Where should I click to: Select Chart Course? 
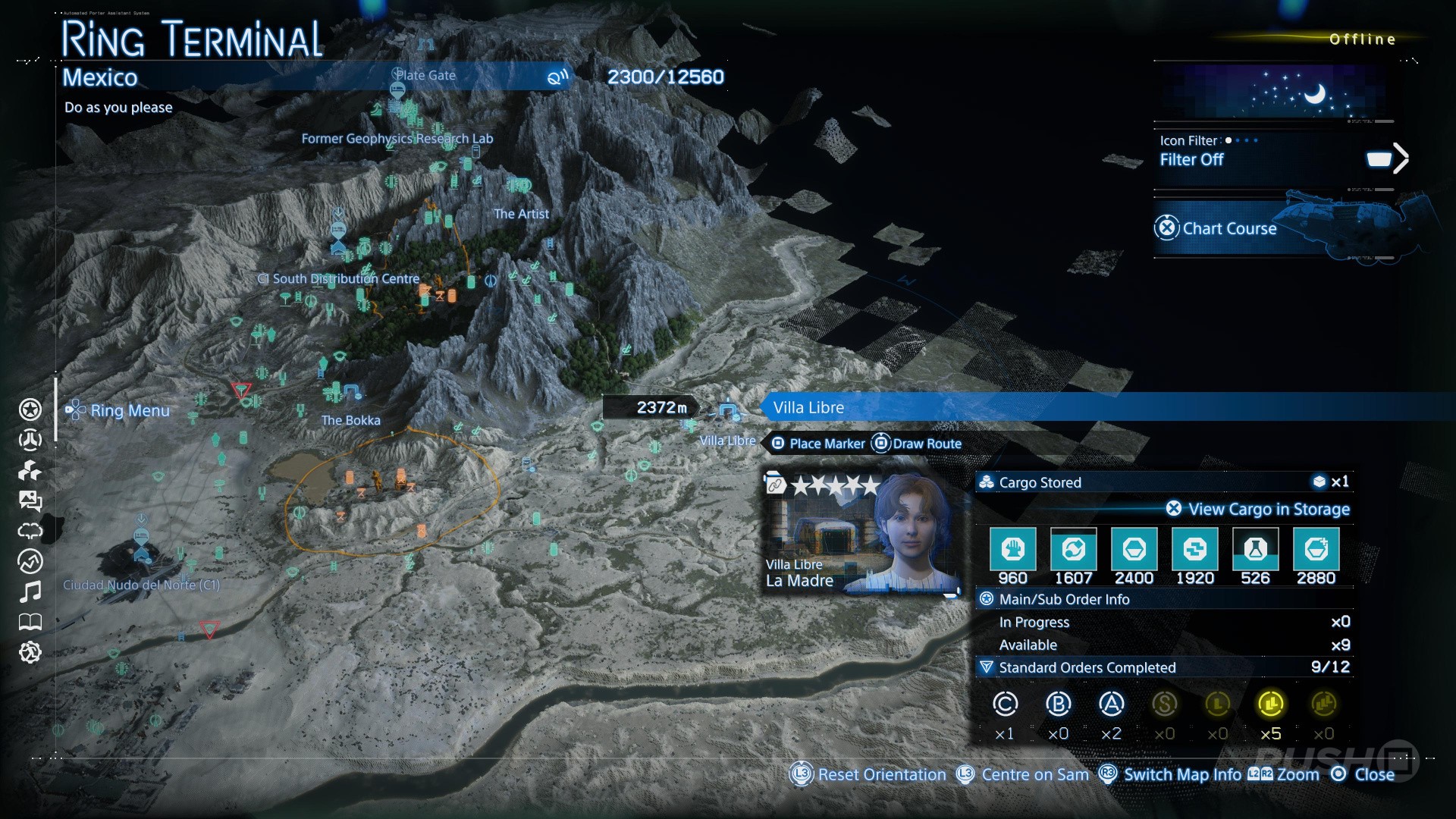point(1228,228)
